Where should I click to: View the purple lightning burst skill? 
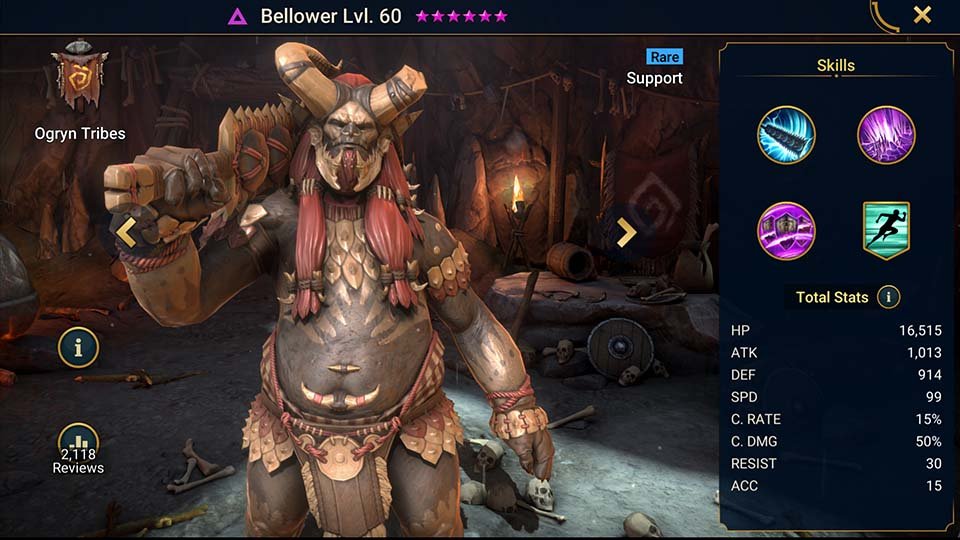tap(886, 135)
